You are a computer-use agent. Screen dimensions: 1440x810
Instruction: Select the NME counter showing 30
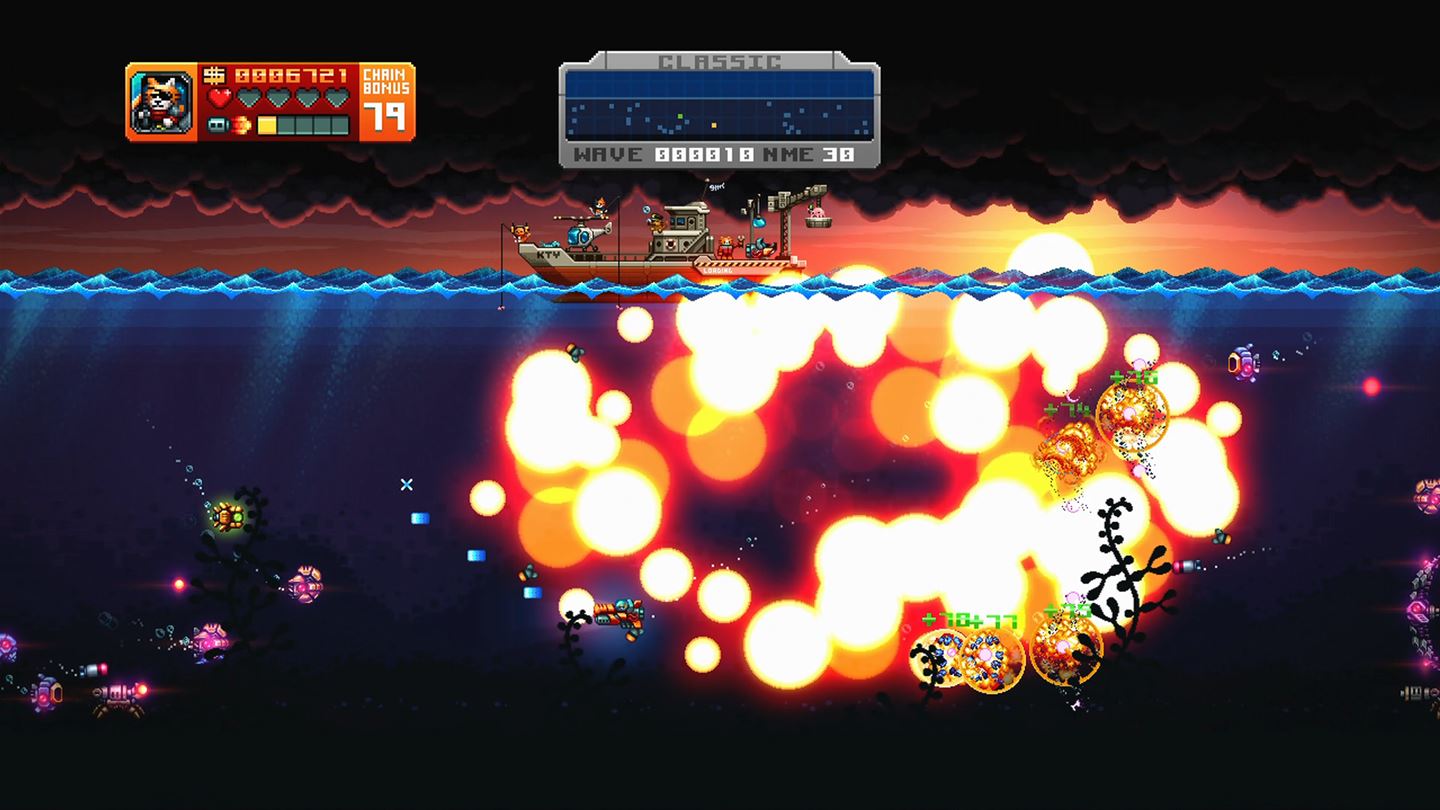point(840,153)
